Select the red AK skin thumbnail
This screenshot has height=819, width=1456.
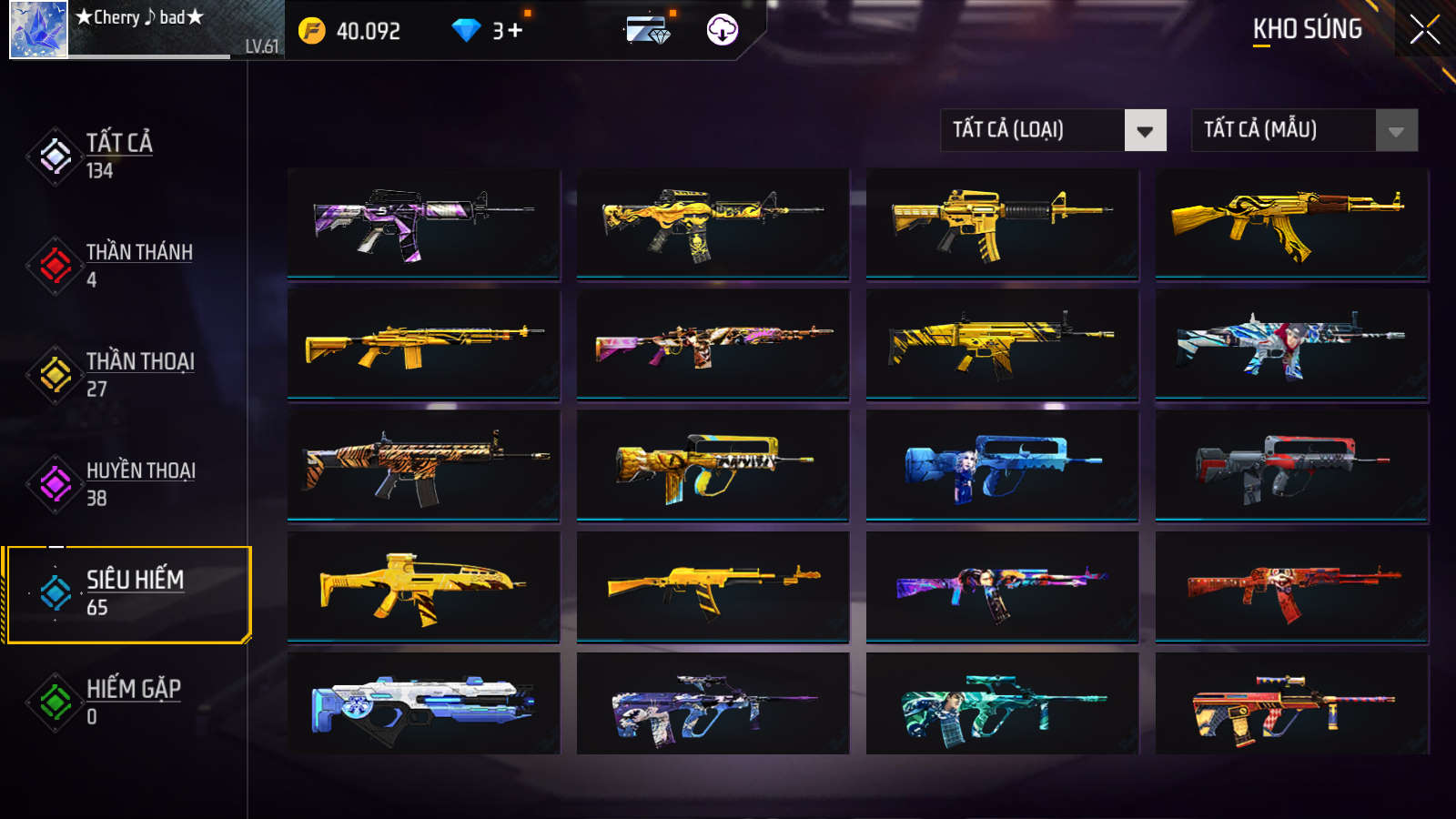[x=1291, y=587]
